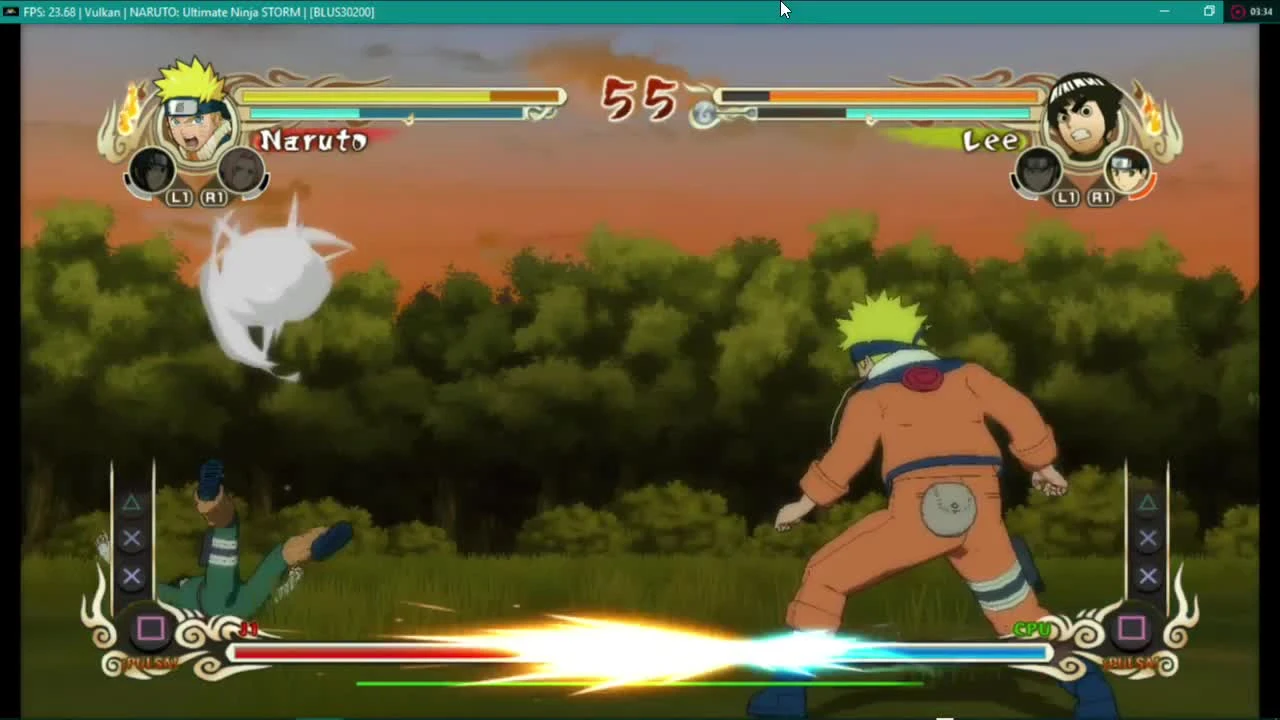Click the top X button prompt on left panel
Viewport: 1280px width, 720px height.
(131, 538)
